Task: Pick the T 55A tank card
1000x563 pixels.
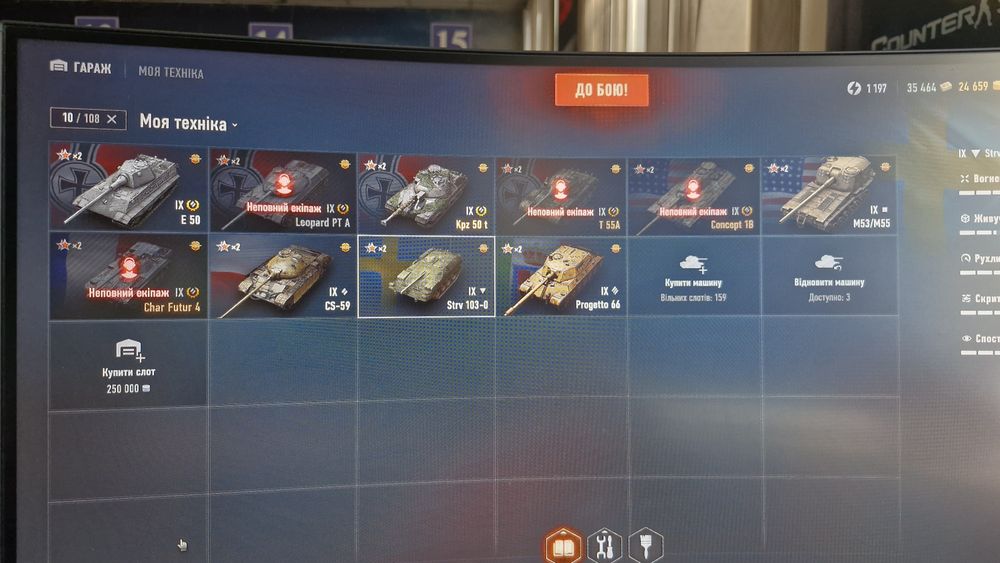Action: click(x=561, y=193)
